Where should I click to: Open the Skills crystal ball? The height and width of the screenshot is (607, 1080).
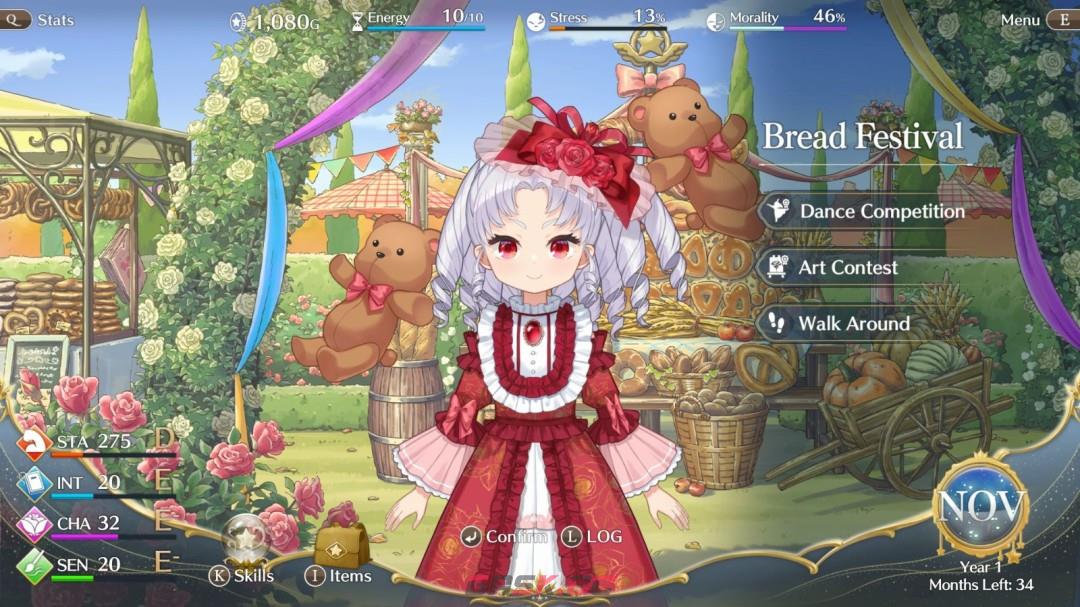point(243,541)
